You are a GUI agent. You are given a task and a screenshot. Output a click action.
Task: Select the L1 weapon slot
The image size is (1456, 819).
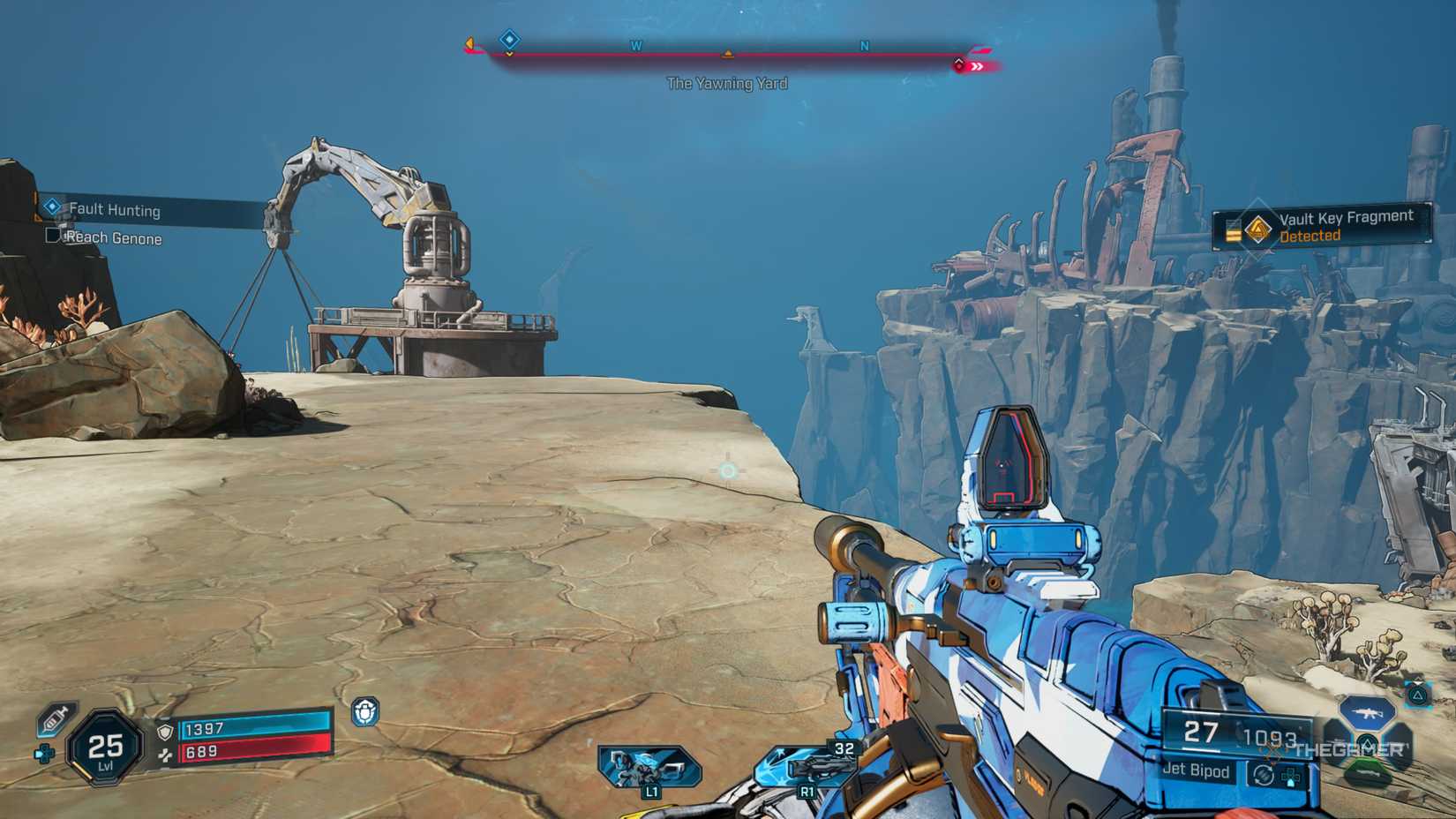[x=649, y=764]
